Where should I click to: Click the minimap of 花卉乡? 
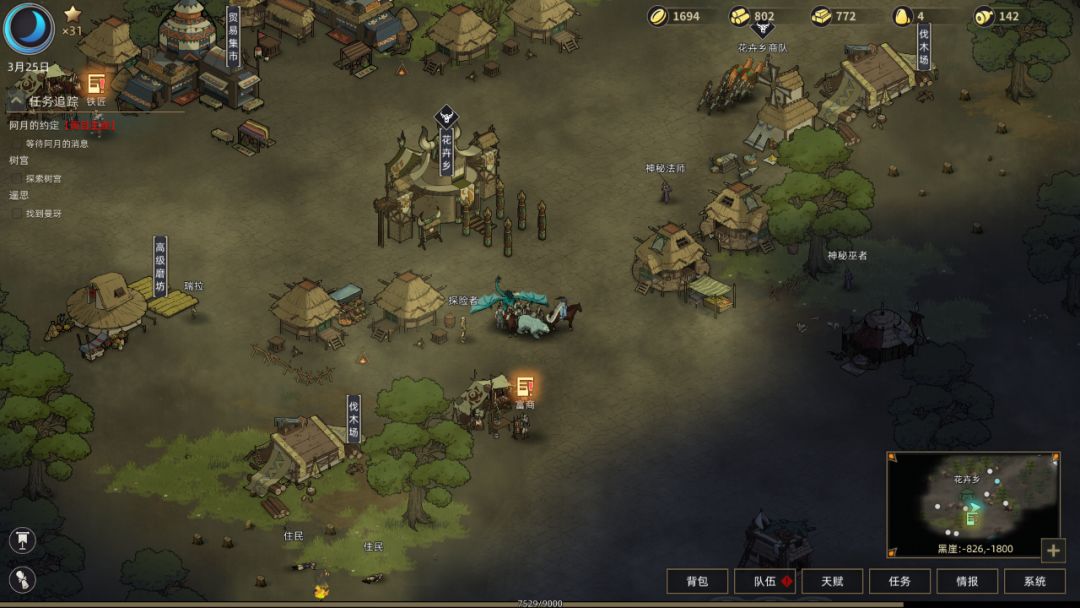972,504
